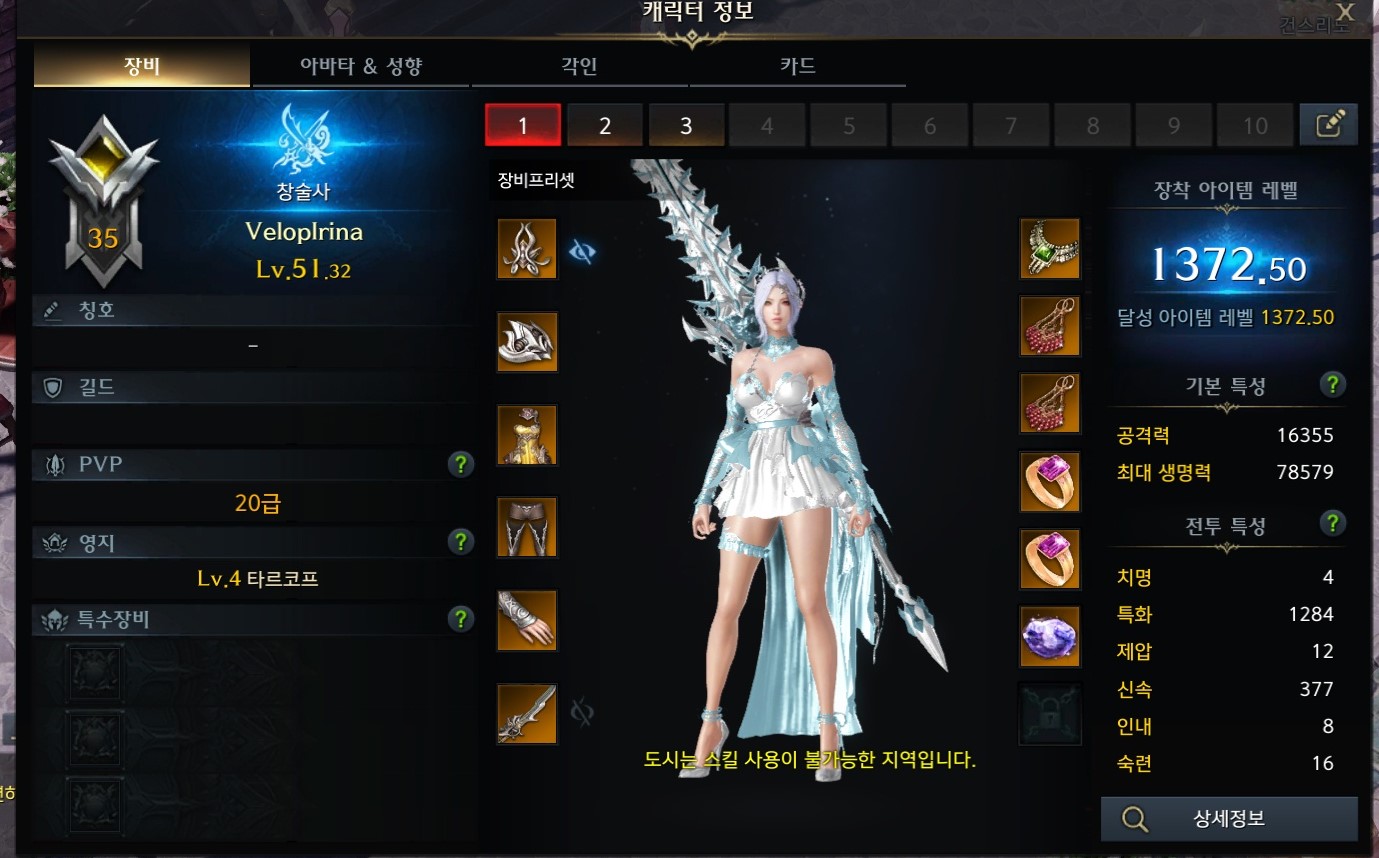Viewport: 1379px width, 858px height.
Task: Open the 각인 tab
Action: click(x=579, y=67)
